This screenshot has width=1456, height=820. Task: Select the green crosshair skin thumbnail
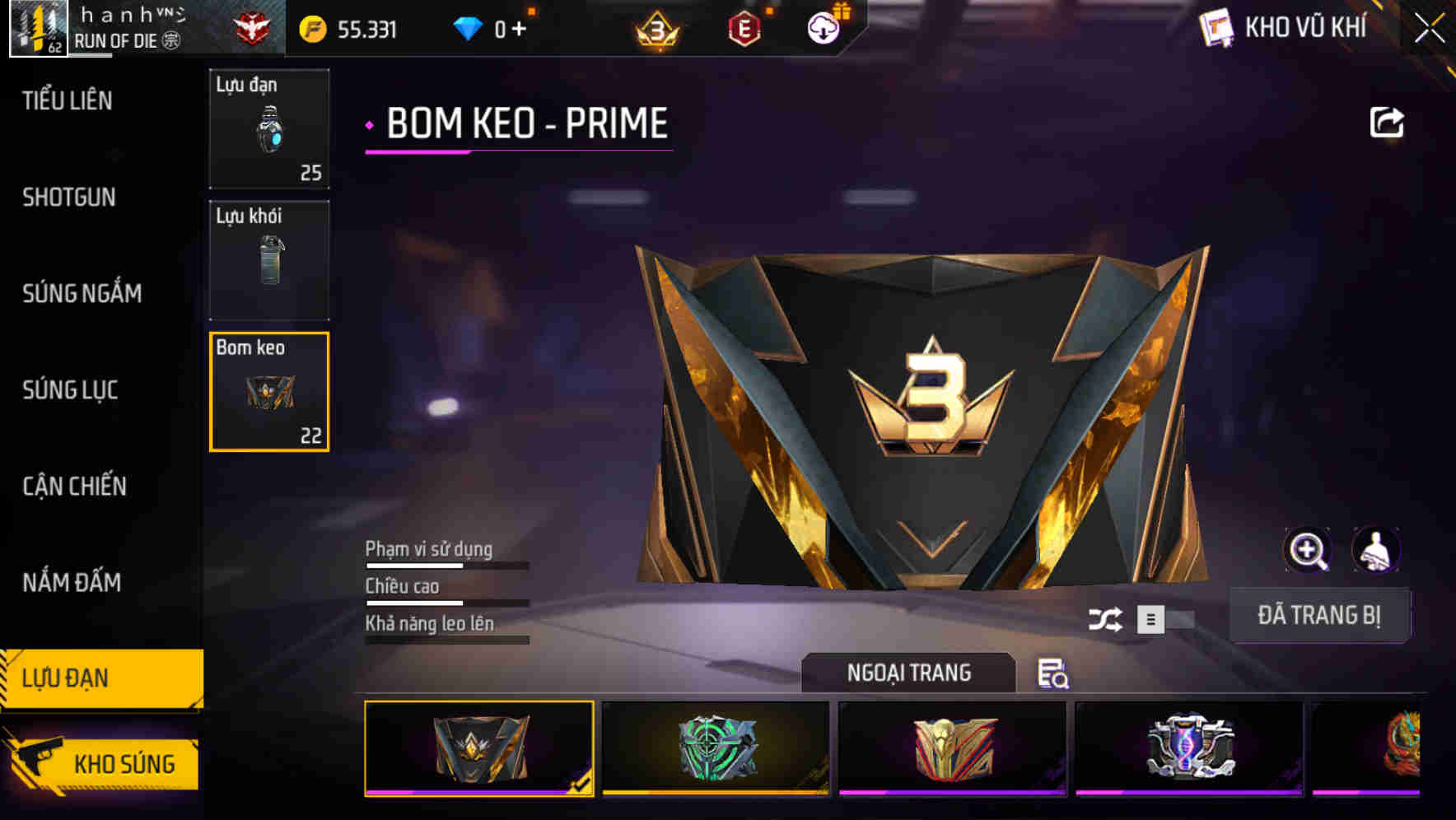[716, 748]
